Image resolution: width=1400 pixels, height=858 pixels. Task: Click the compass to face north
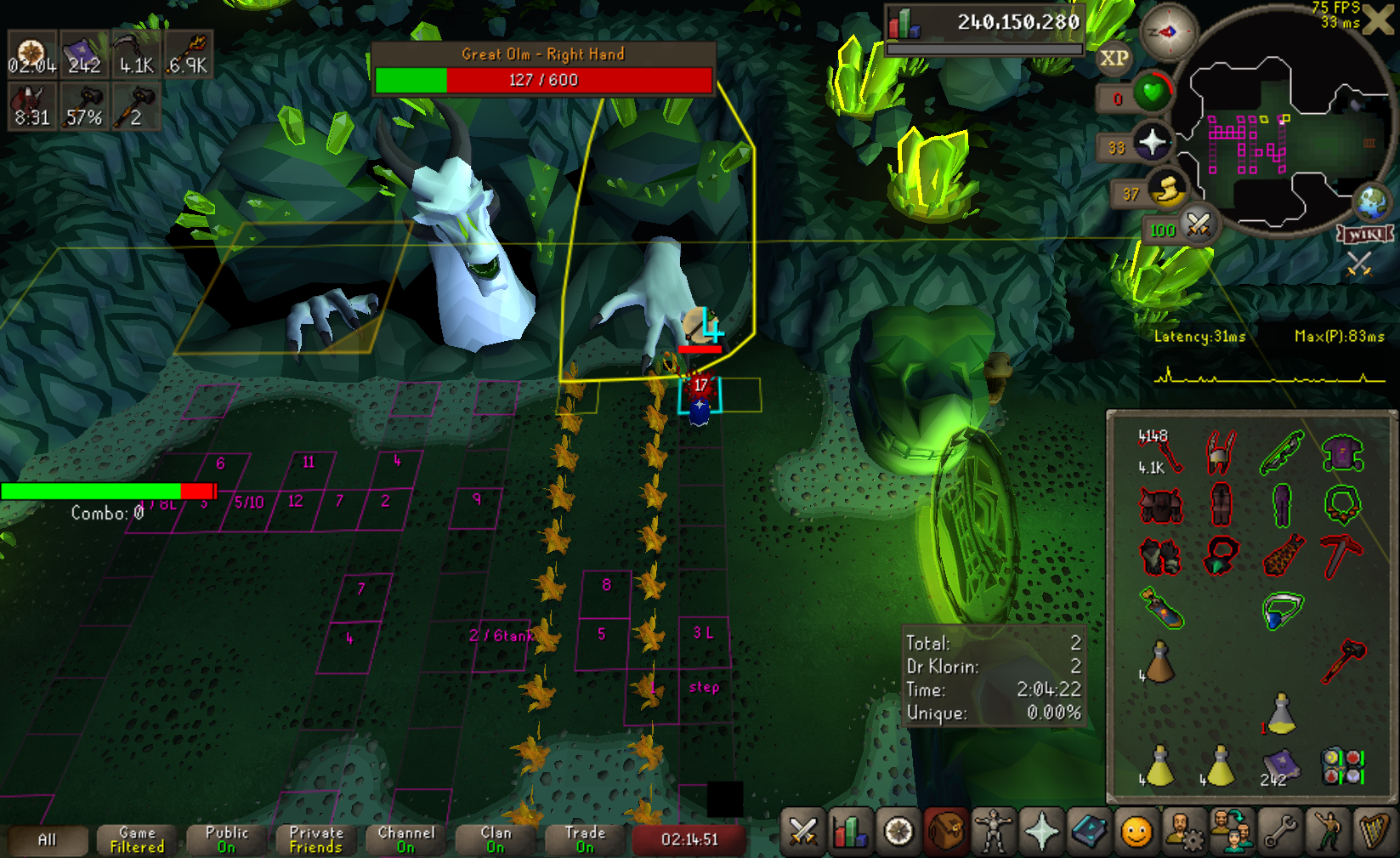click(x=1168, y=33)
